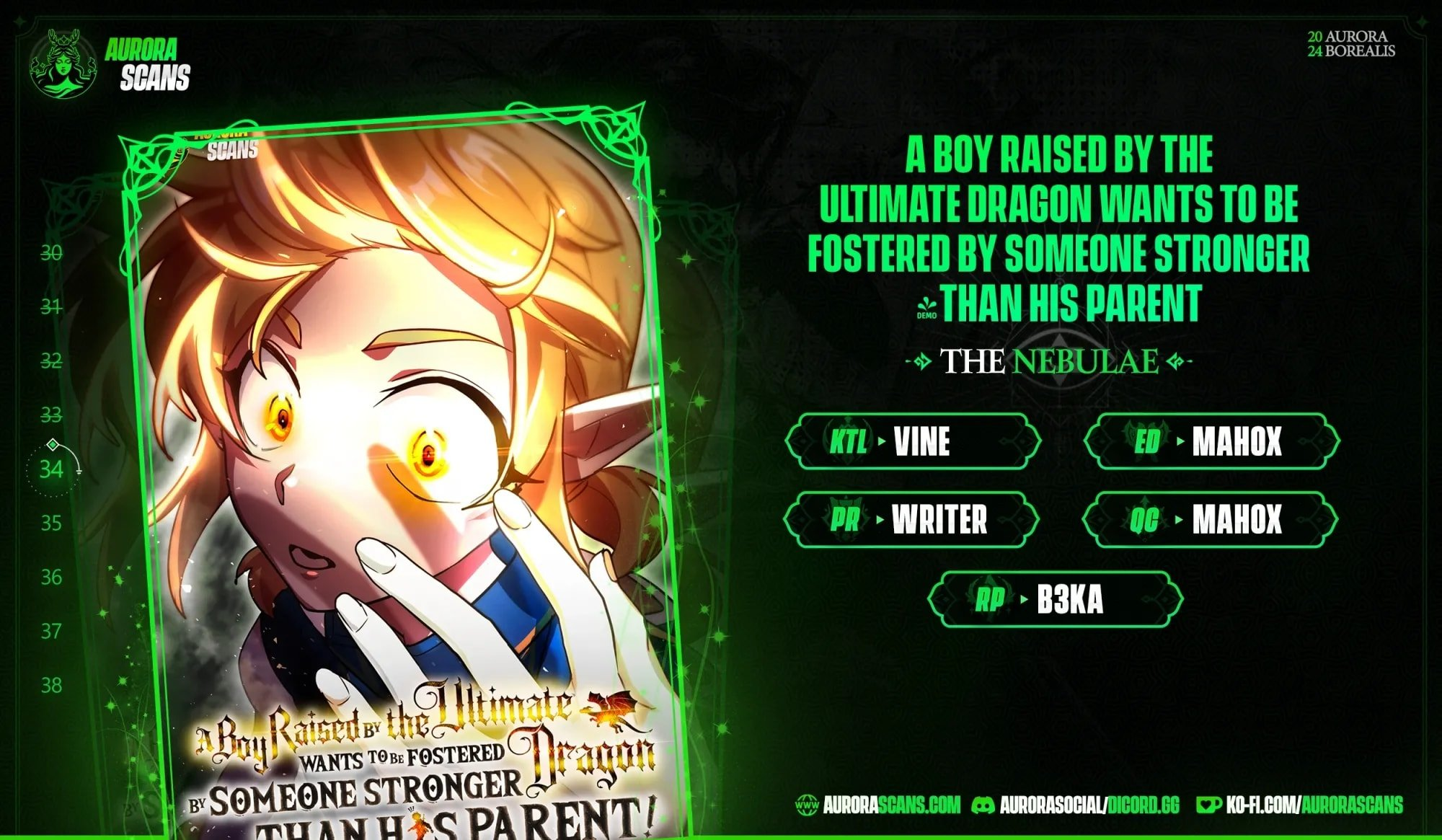This screenshot has width=1442, height=840.
Task: Click the green series title text
Action: click(x=1058, y=229)
